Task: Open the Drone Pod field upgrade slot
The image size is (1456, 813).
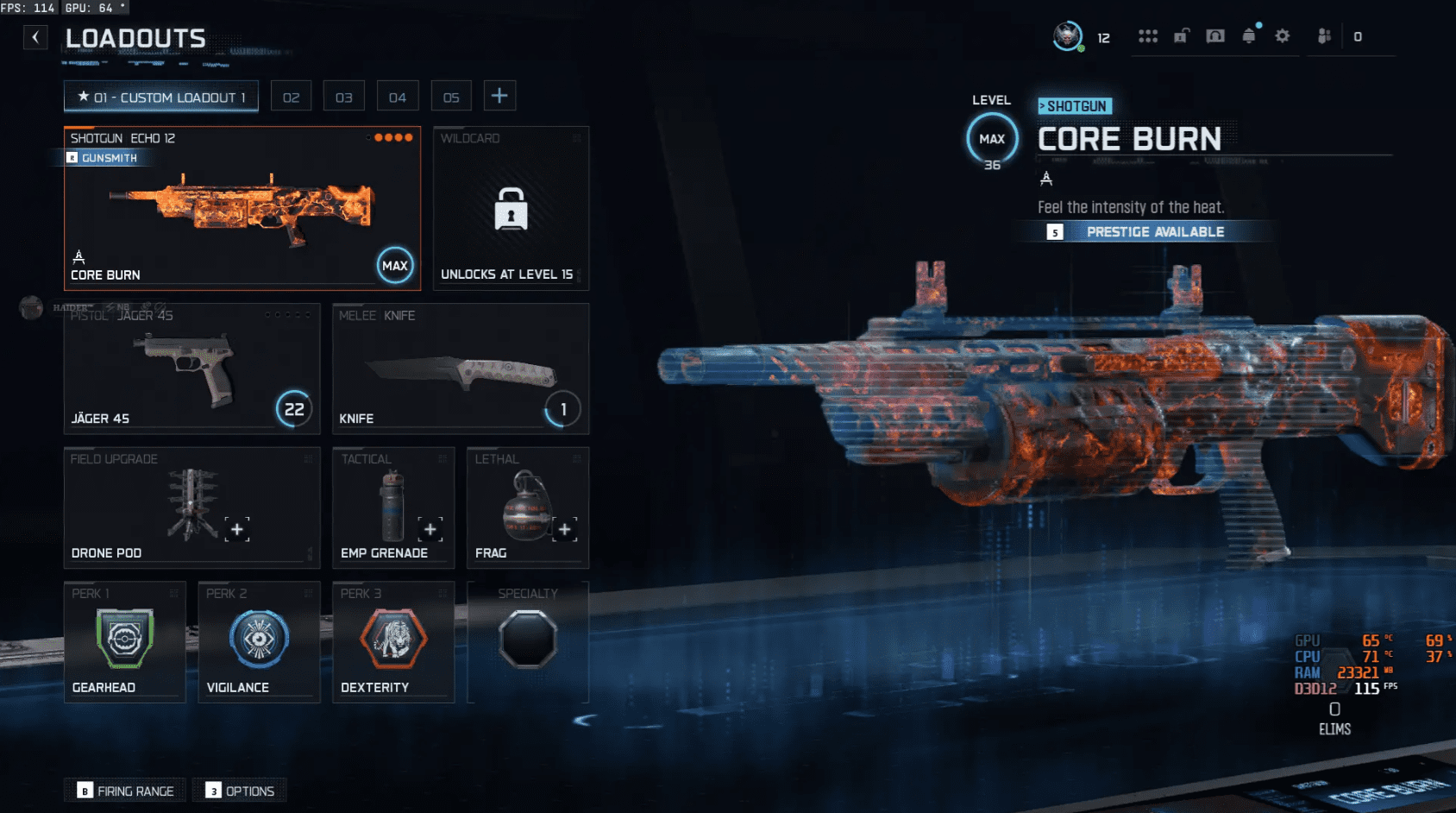Action: click(191, 507)
